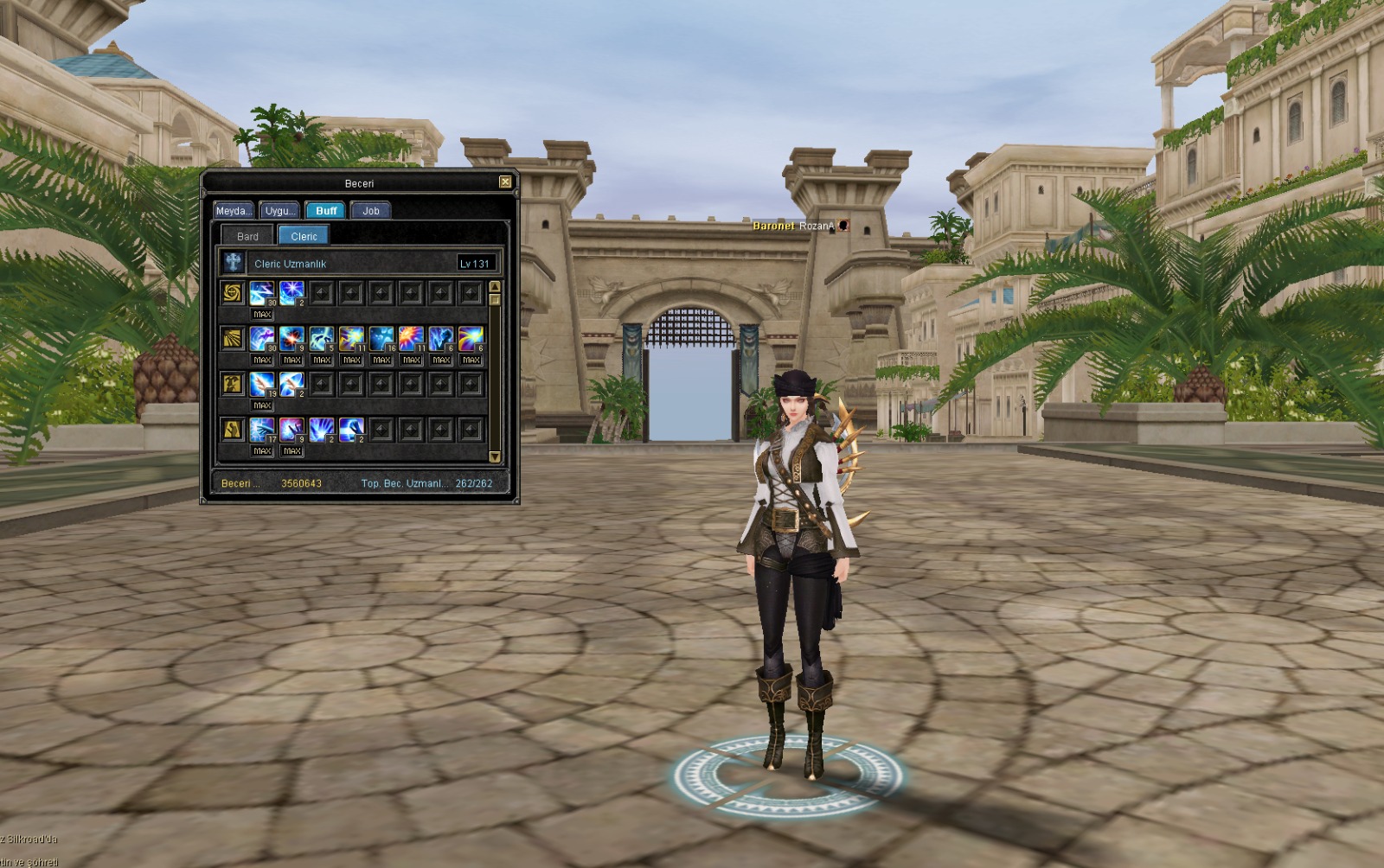
Task: Switch to the Meyda... tab
Action: click(x=234, y=211)
